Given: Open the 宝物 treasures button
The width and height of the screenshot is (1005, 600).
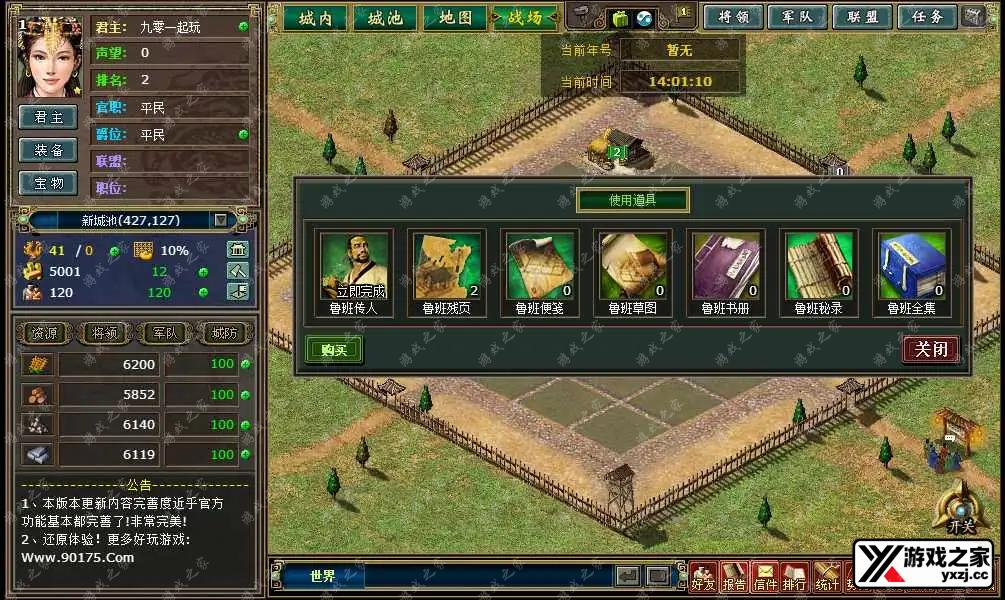Looking at the screenshot, I should point(49,183).
